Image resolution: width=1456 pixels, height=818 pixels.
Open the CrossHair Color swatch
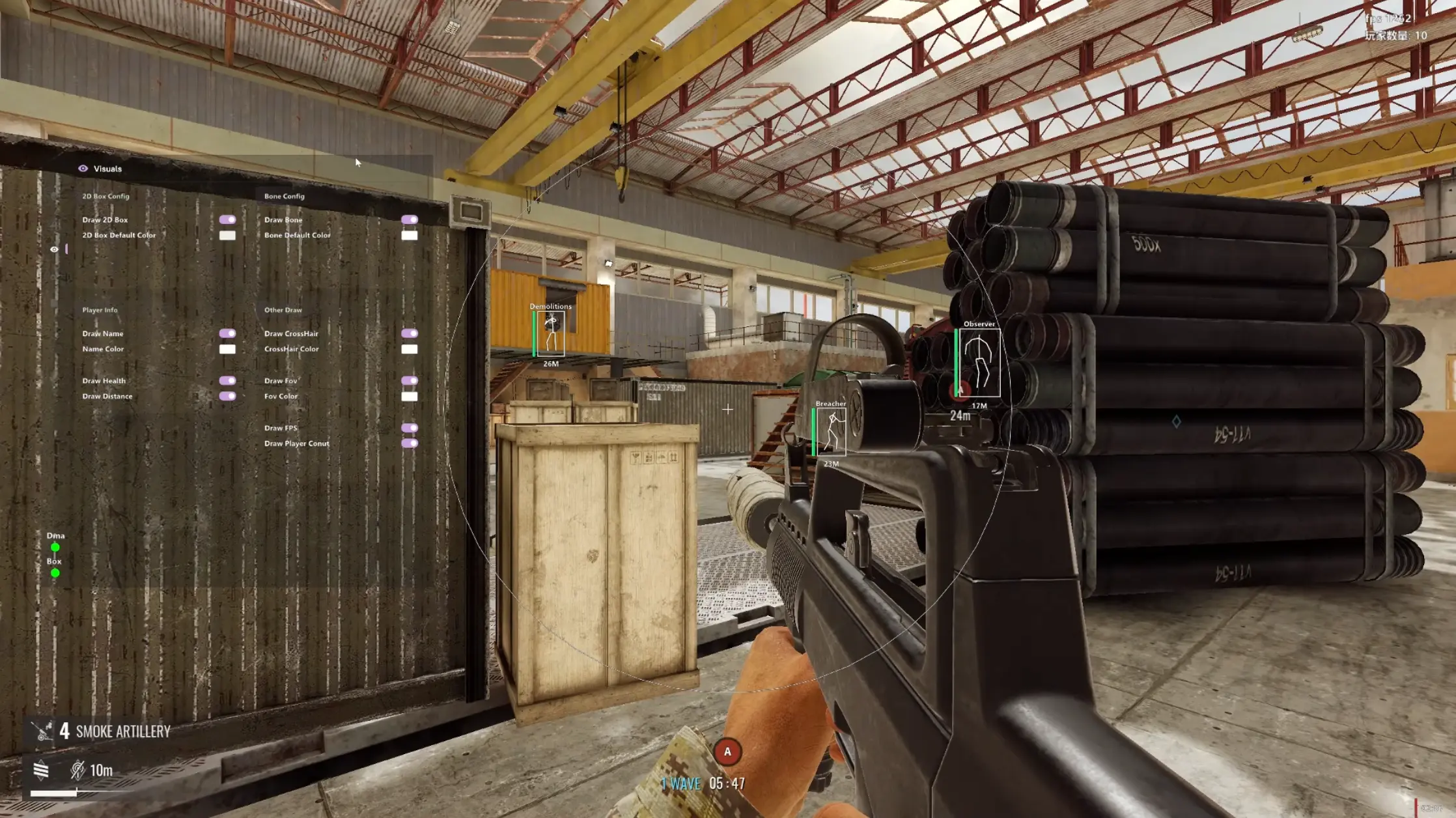410,349
